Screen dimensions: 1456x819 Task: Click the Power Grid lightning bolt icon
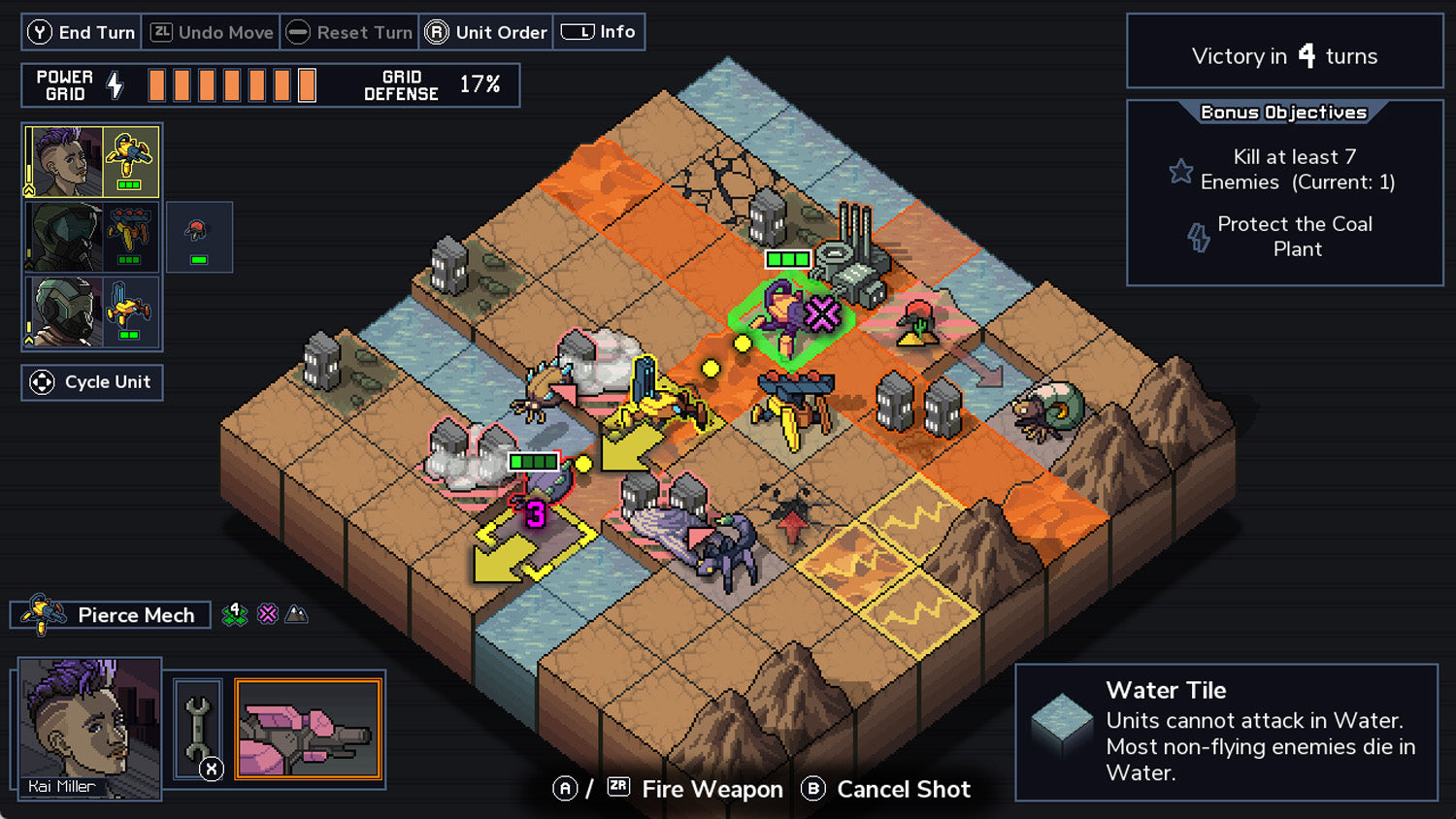[x=116, y=84]
